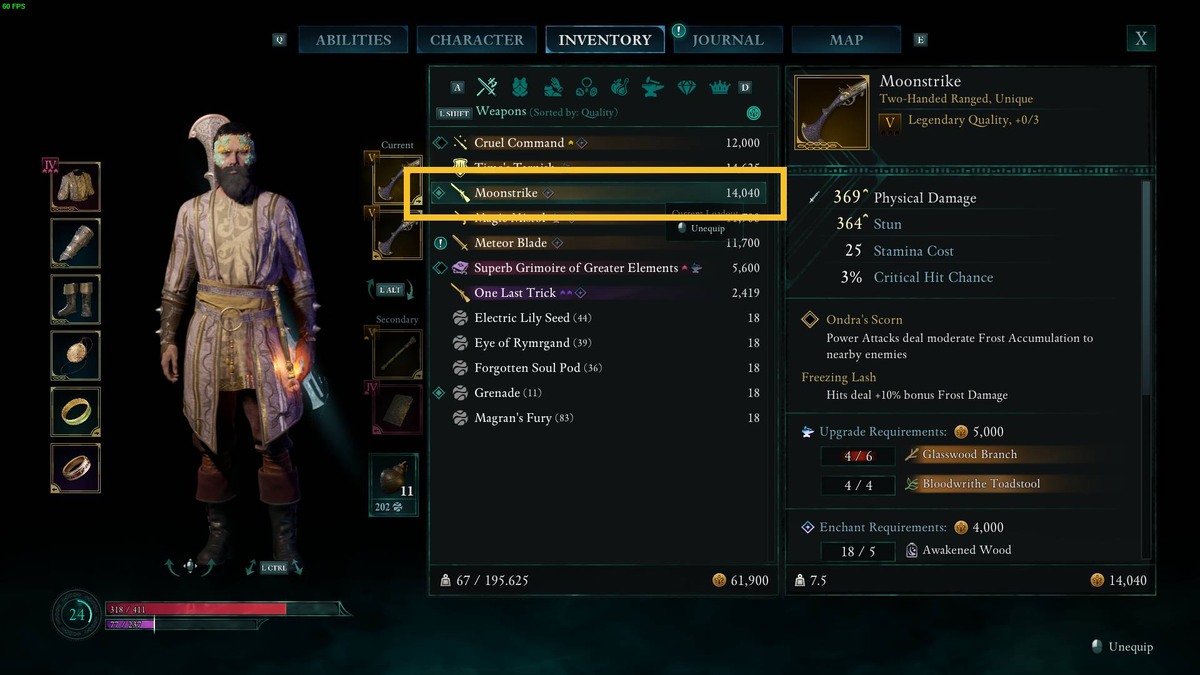Viewport: 1200px width, 675px height.
Task: Select the equipped gauntlet slot
Action: click(76, 243)
